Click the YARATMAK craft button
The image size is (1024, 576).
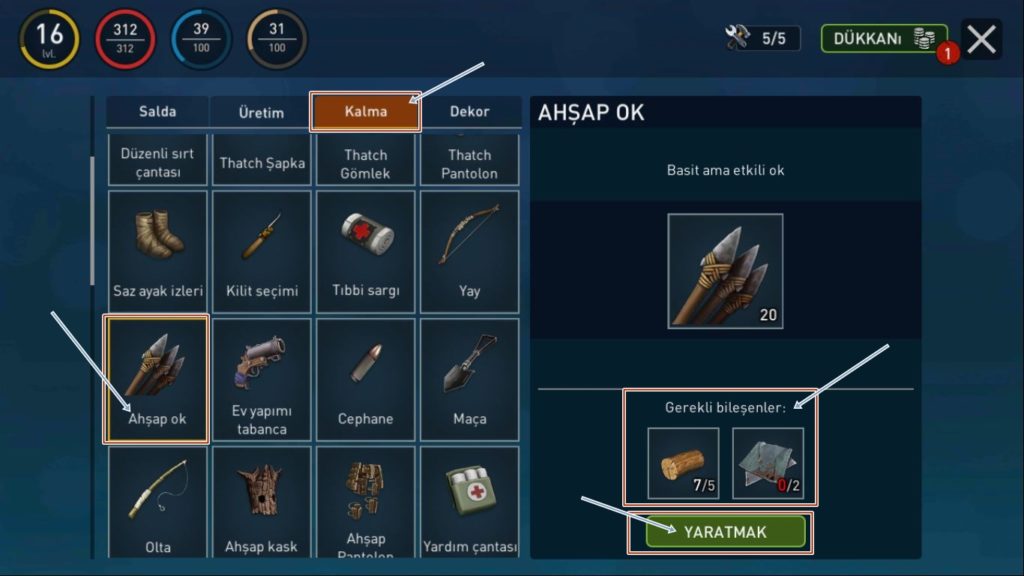tap(725, 532)
